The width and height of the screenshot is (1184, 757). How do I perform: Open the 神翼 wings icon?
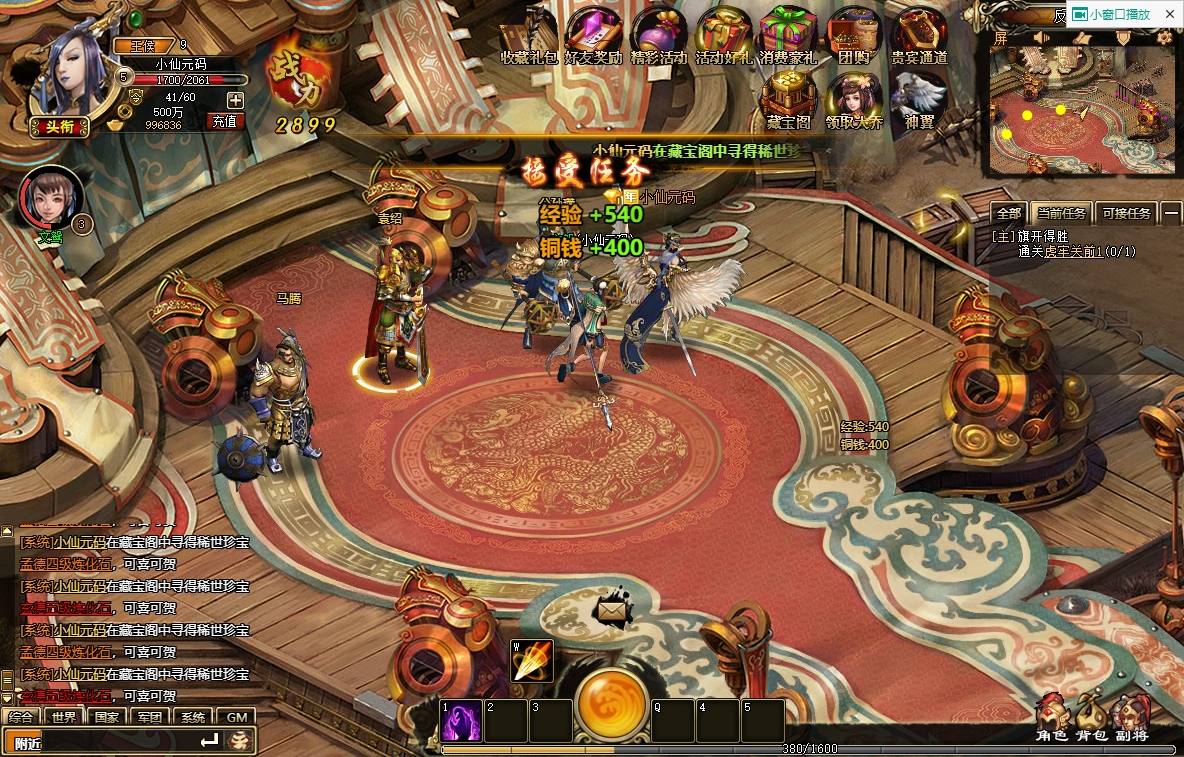coord(918,100)
